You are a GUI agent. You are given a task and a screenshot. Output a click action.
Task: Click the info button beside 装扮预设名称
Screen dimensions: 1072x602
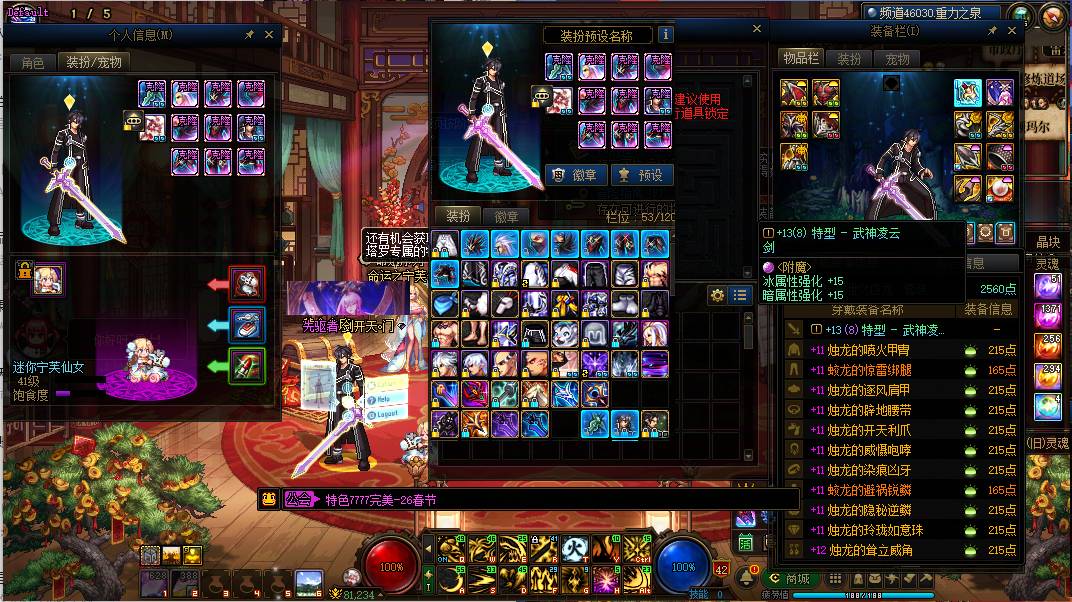point(666,35)
